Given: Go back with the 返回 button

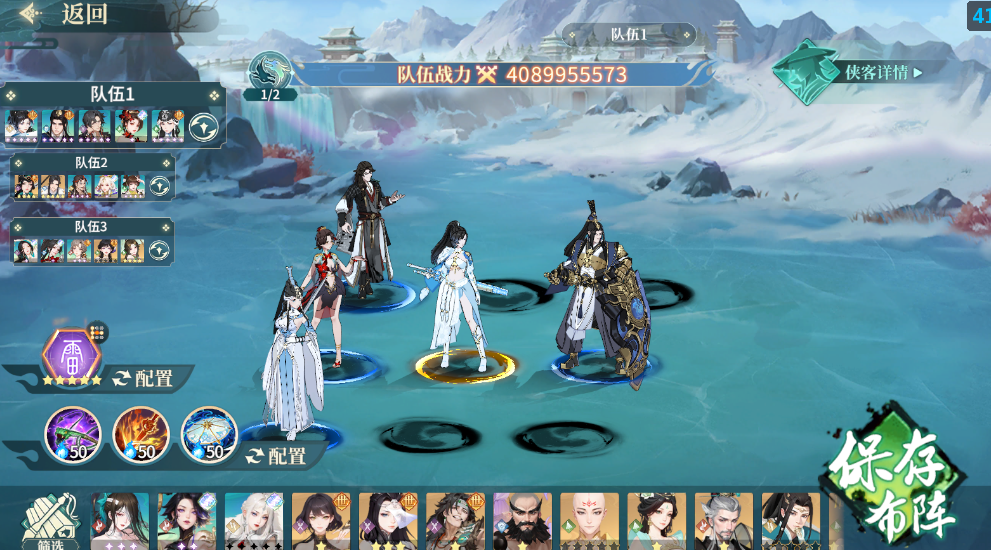Looking at the screenshot, I should (x=70, y=15).
